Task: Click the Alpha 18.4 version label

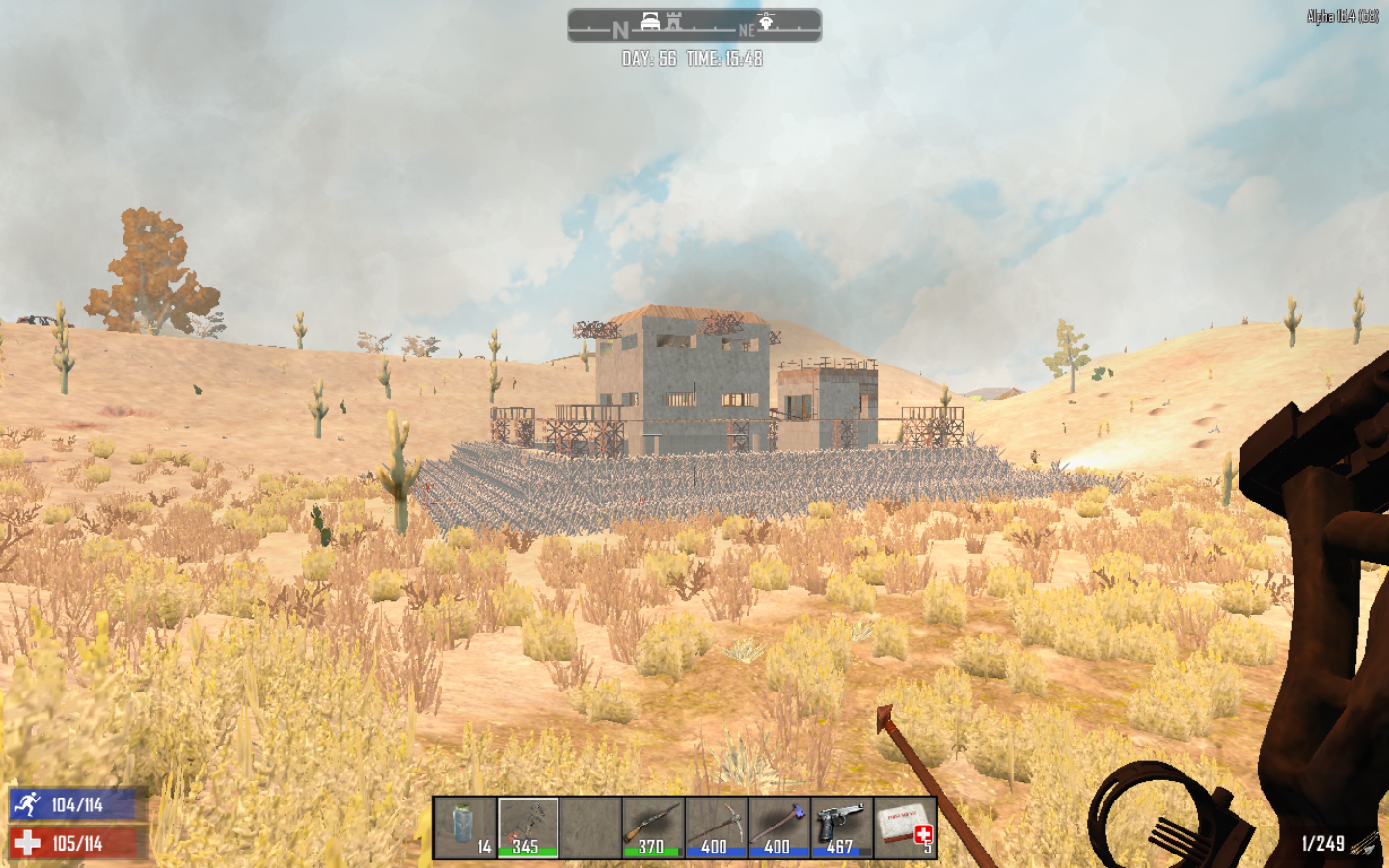Action: tap(1343, 17)
